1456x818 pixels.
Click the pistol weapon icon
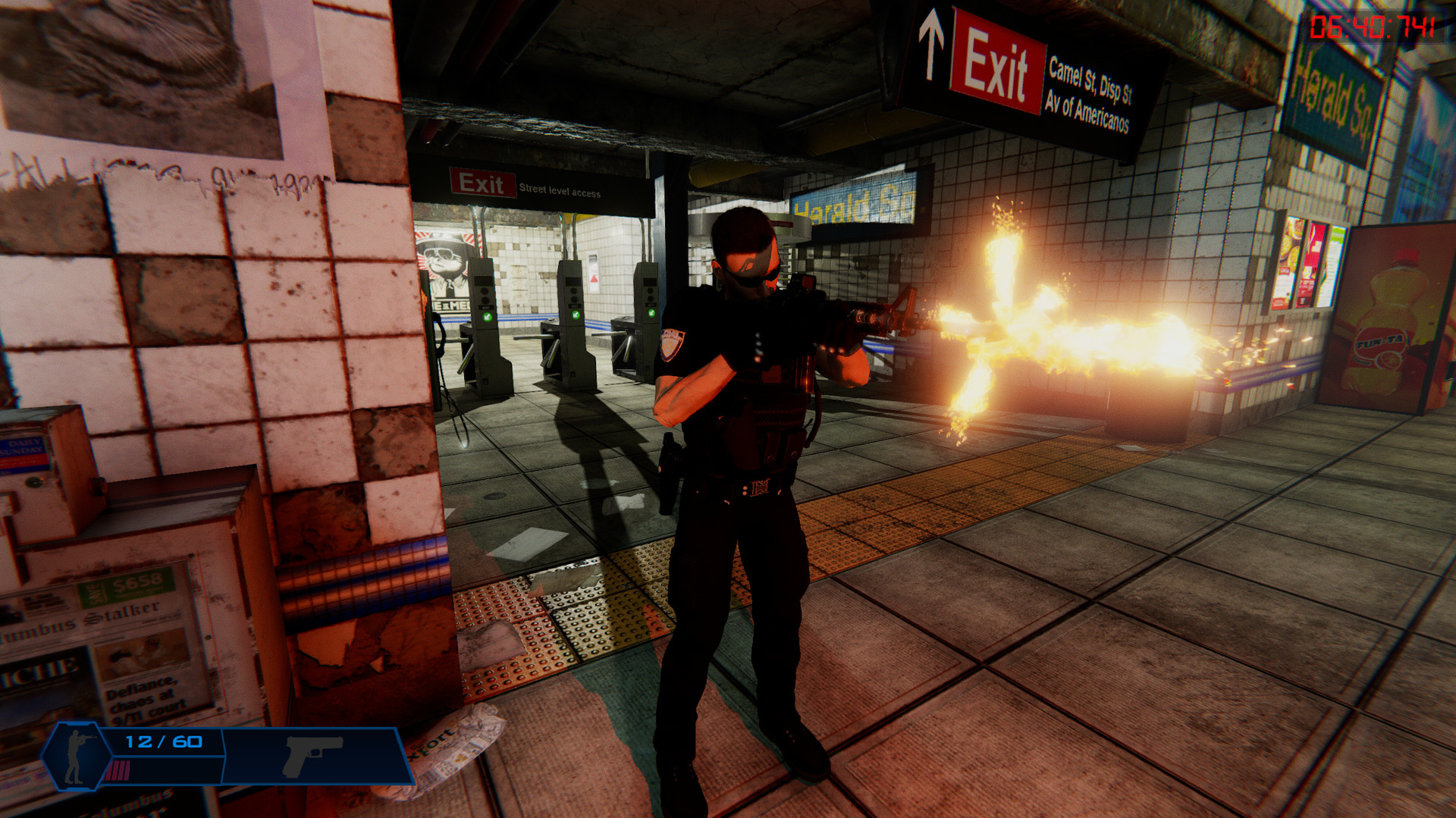312,755
